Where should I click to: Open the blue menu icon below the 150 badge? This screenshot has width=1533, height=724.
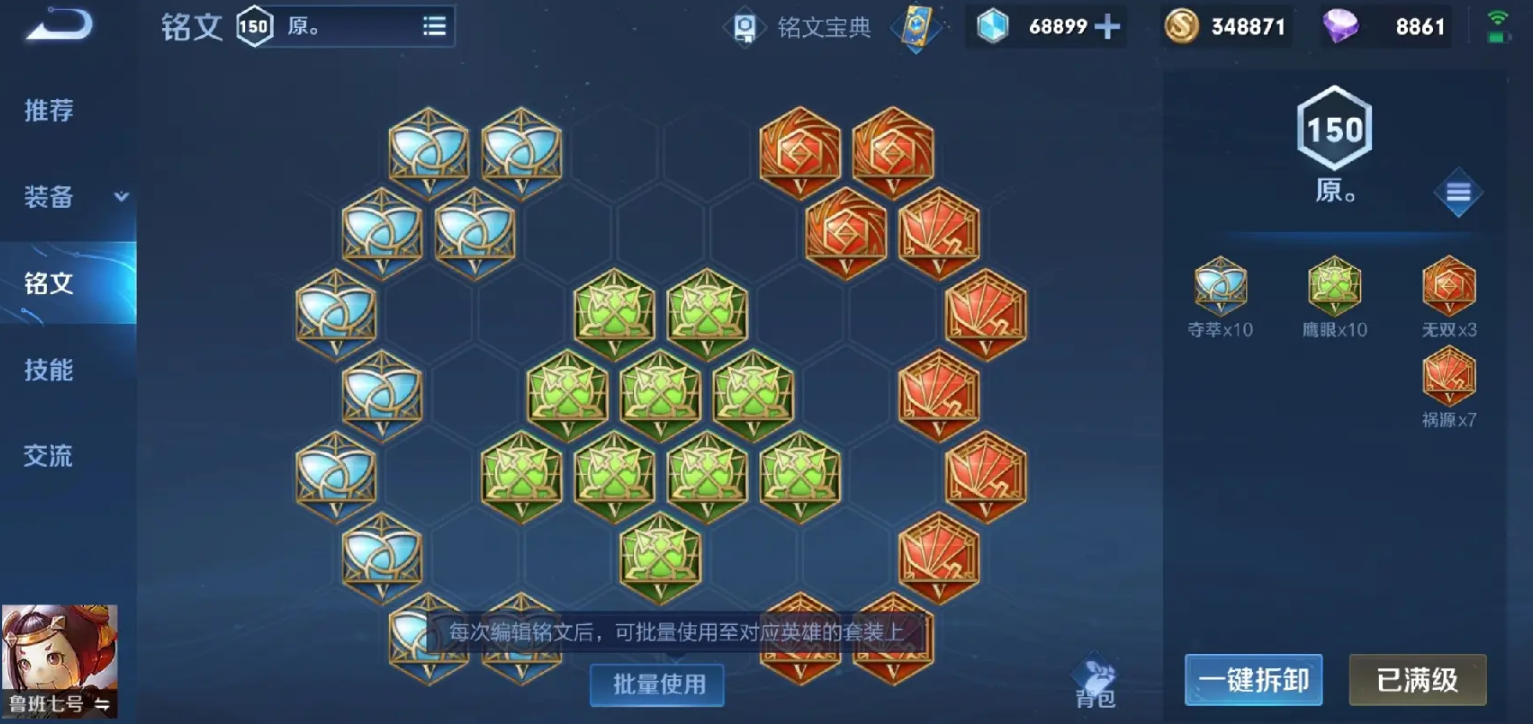point(1458,192)
